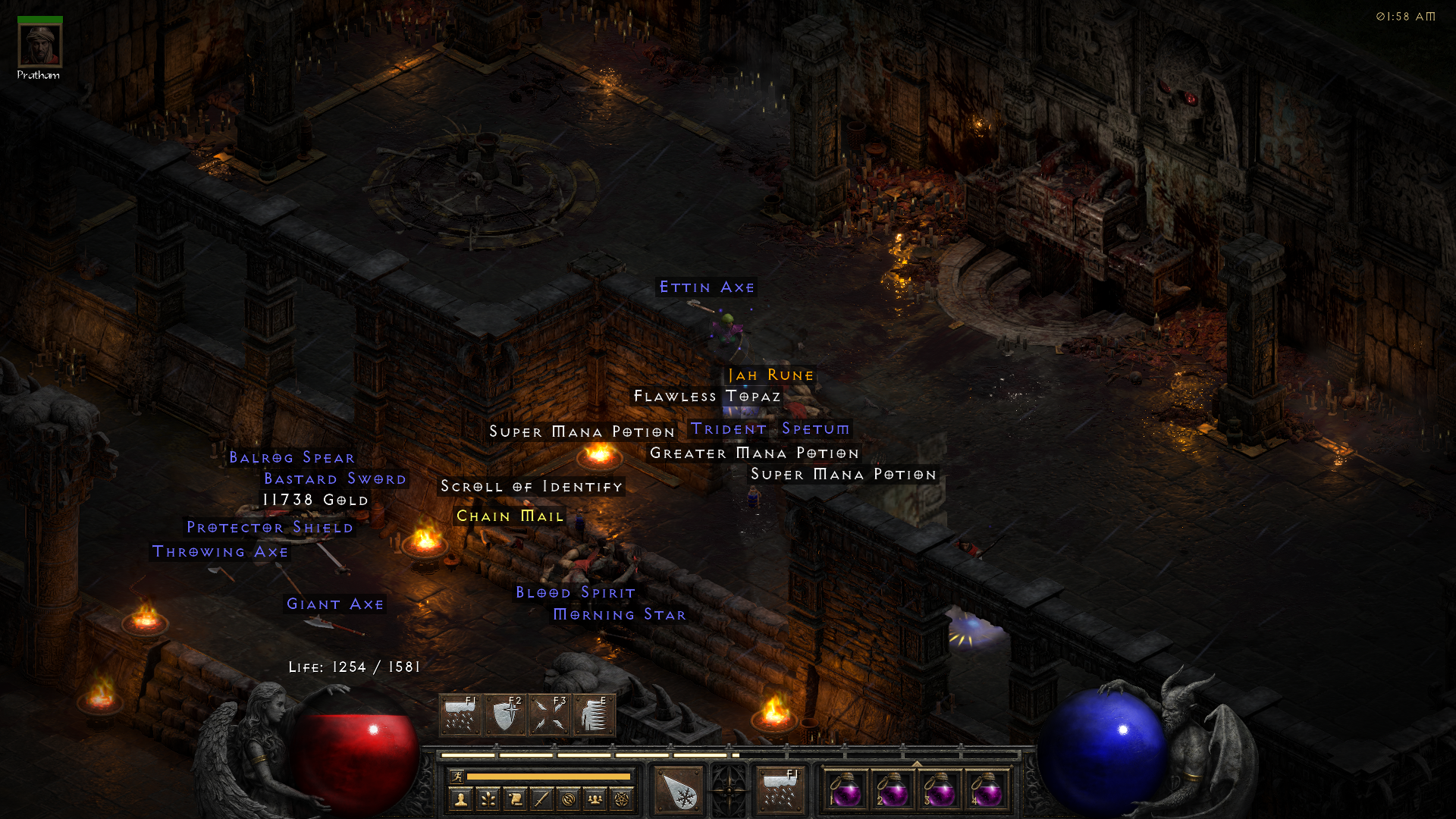This screenshot has height=819, width=1456.
Task: Open the left skill with snowflake teardrop
Action: coord(679,791)
